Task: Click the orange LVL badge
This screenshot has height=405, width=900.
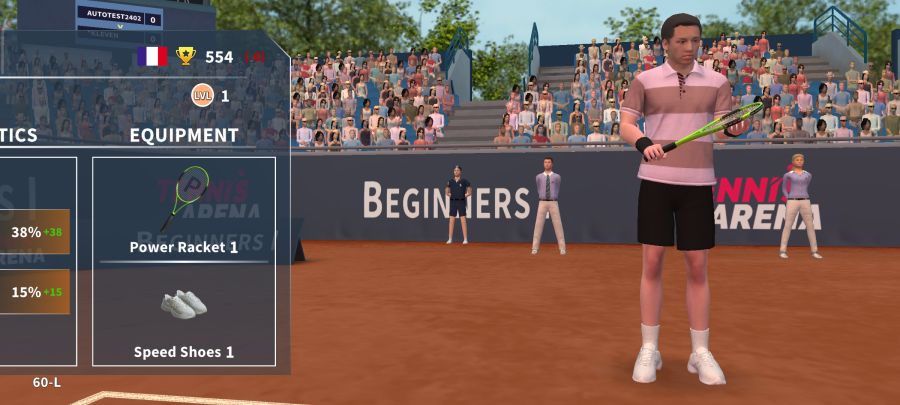Action: point(202,96)
